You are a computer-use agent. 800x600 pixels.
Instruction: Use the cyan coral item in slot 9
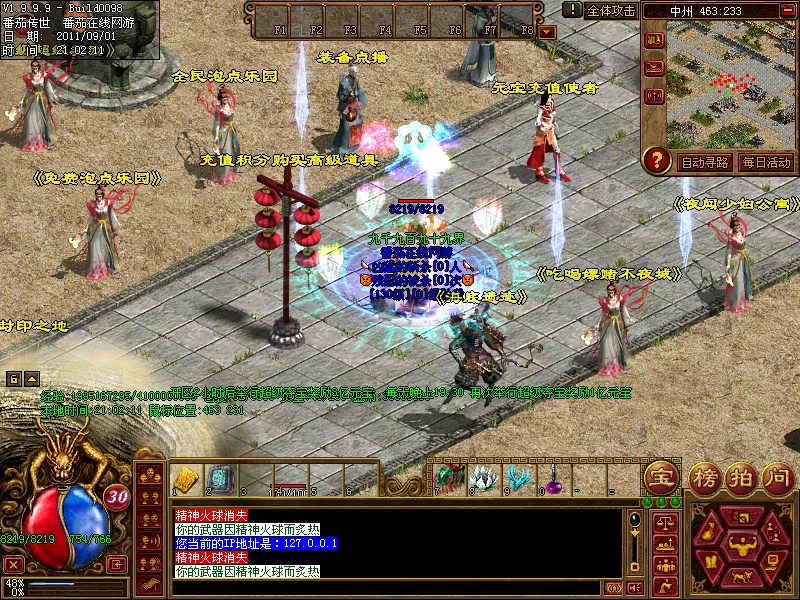pyautogui.click(x=518, y=478)
